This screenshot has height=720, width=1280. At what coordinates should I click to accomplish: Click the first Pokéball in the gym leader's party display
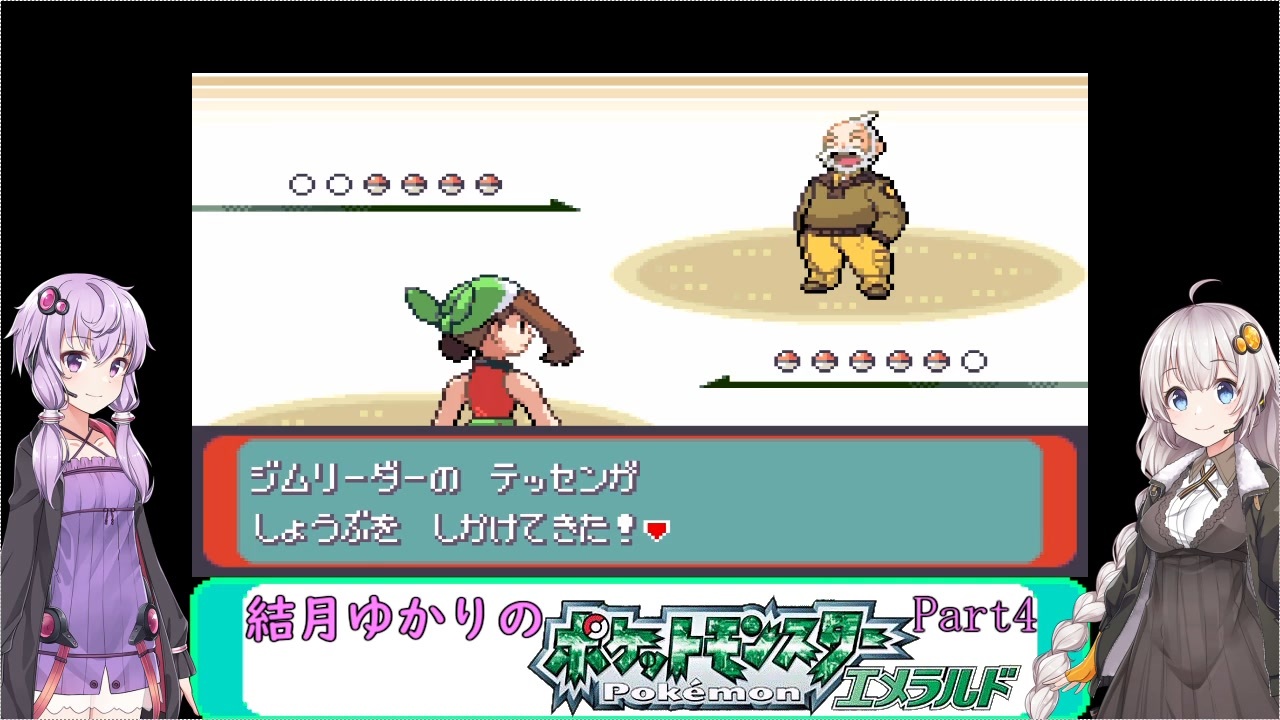pos(787,361)
